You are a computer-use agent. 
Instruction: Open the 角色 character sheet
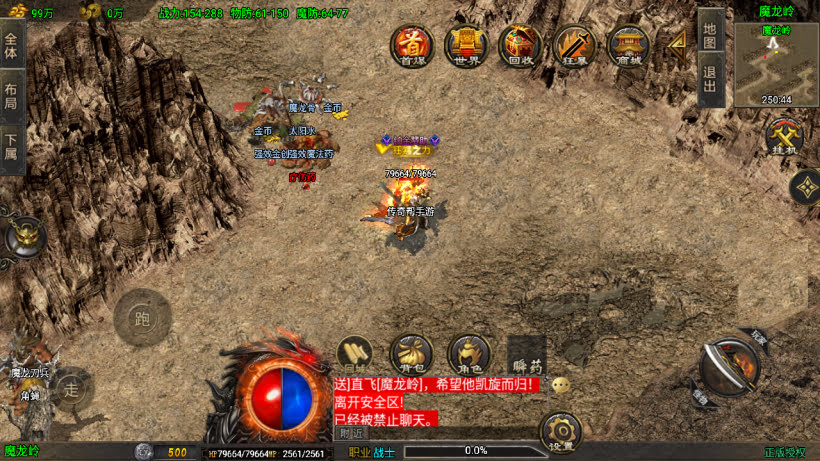[468, 353]
